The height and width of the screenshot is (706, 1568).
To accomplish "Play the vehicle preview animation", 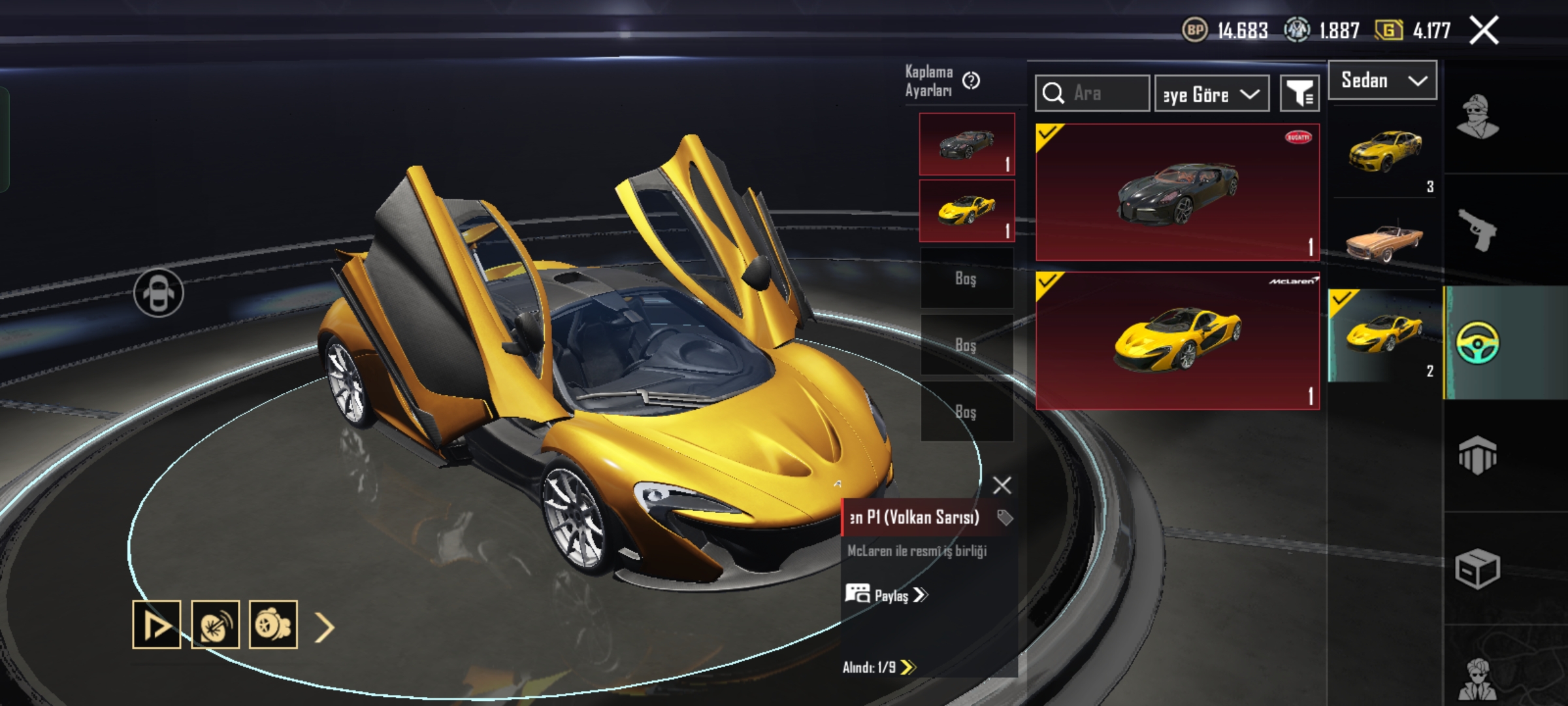I will [x=157, y=625].
